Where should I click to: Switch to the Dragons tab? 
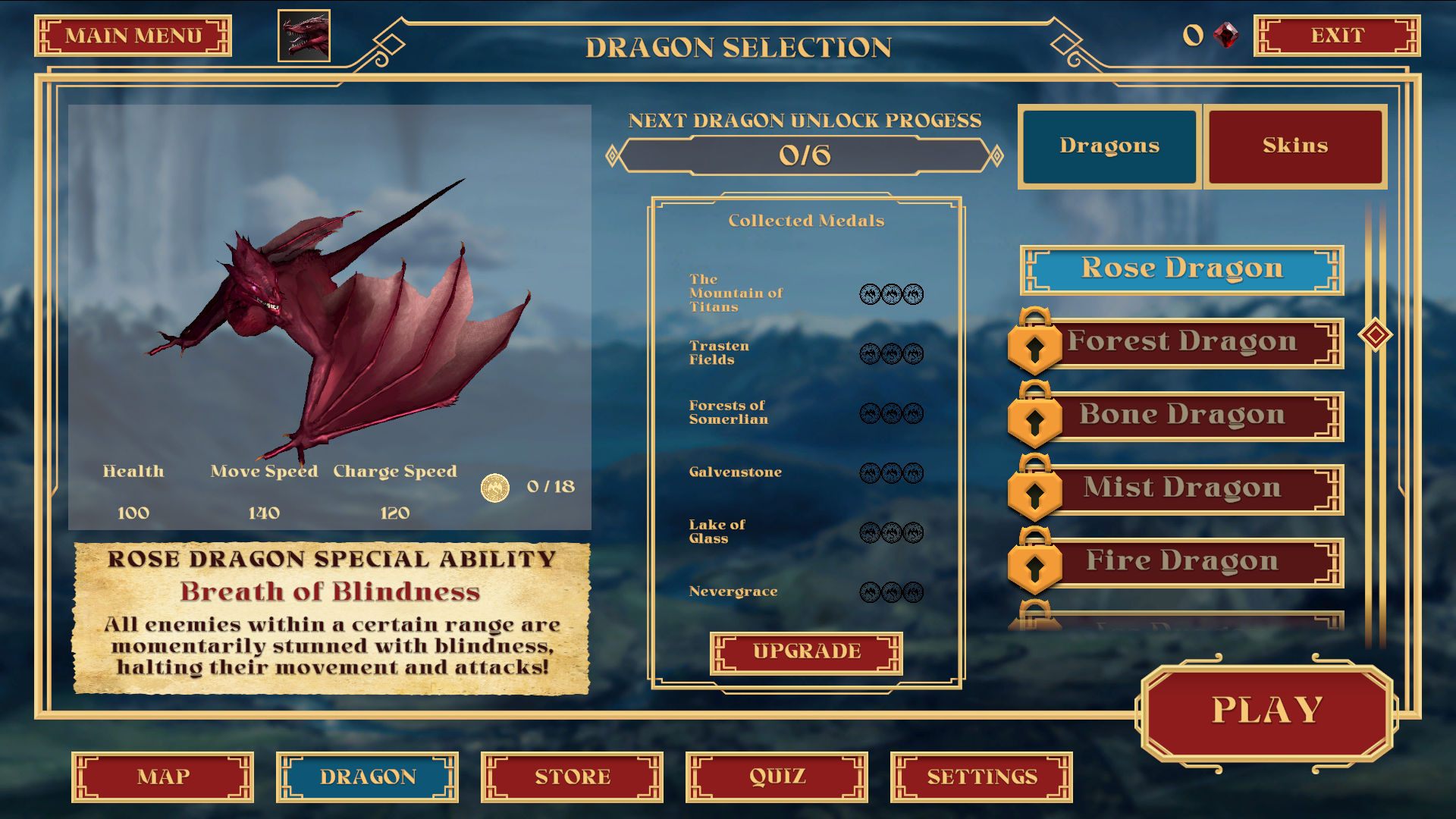pos(1109,146)
